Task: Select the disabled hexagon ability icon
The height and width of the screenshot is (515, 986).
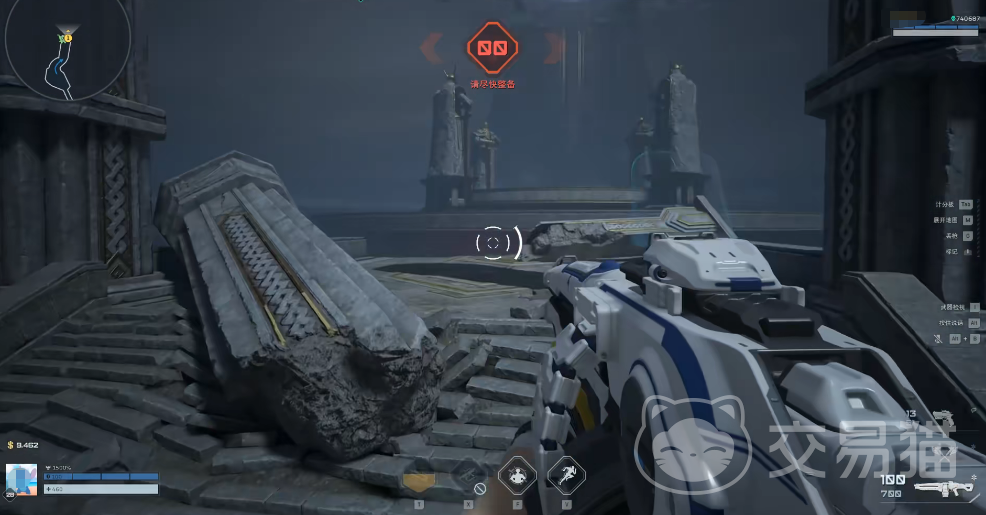Action: 468,475
